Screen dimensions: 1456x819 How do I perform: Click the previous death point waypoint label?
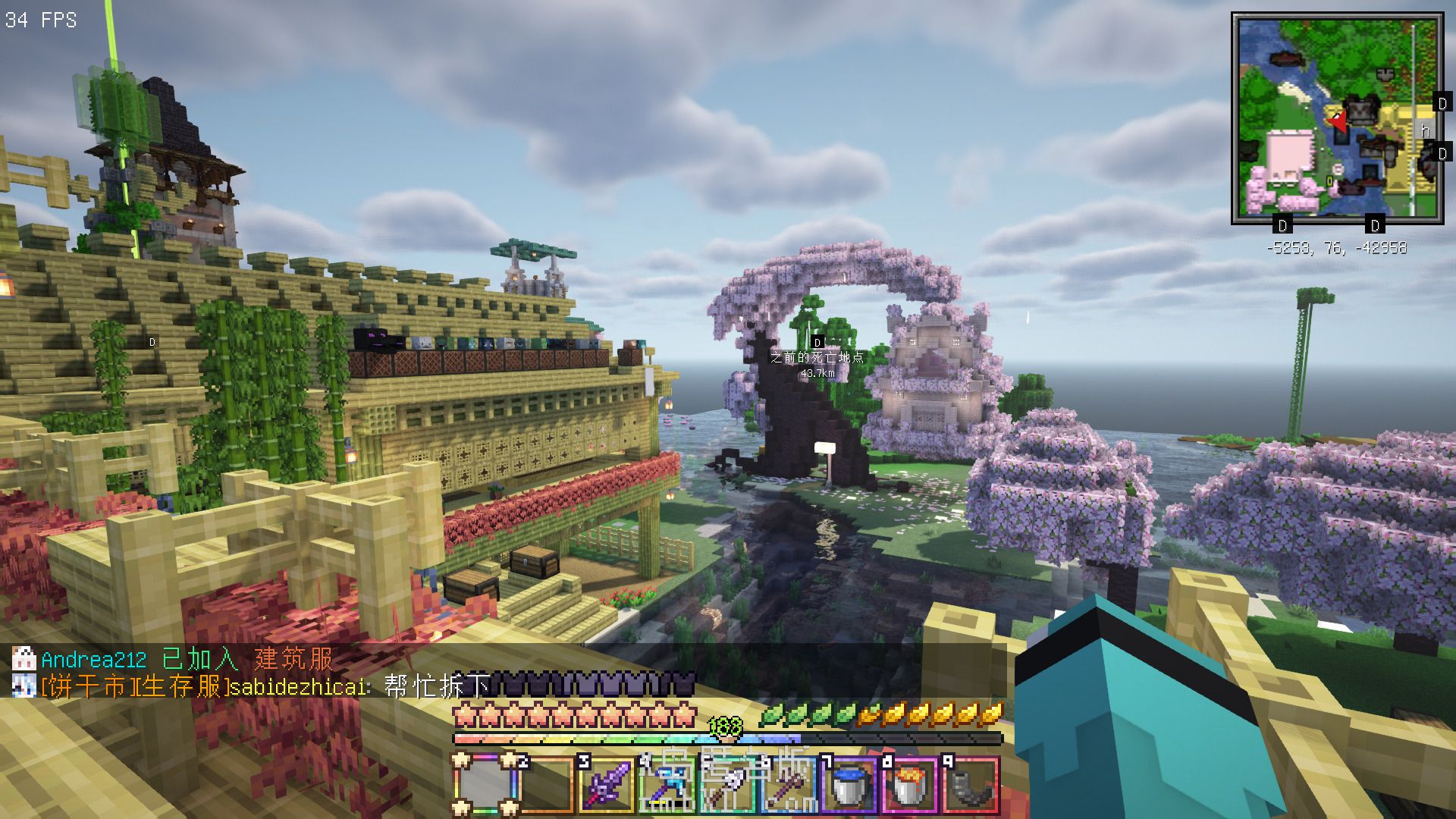click(x=817, y=357)
